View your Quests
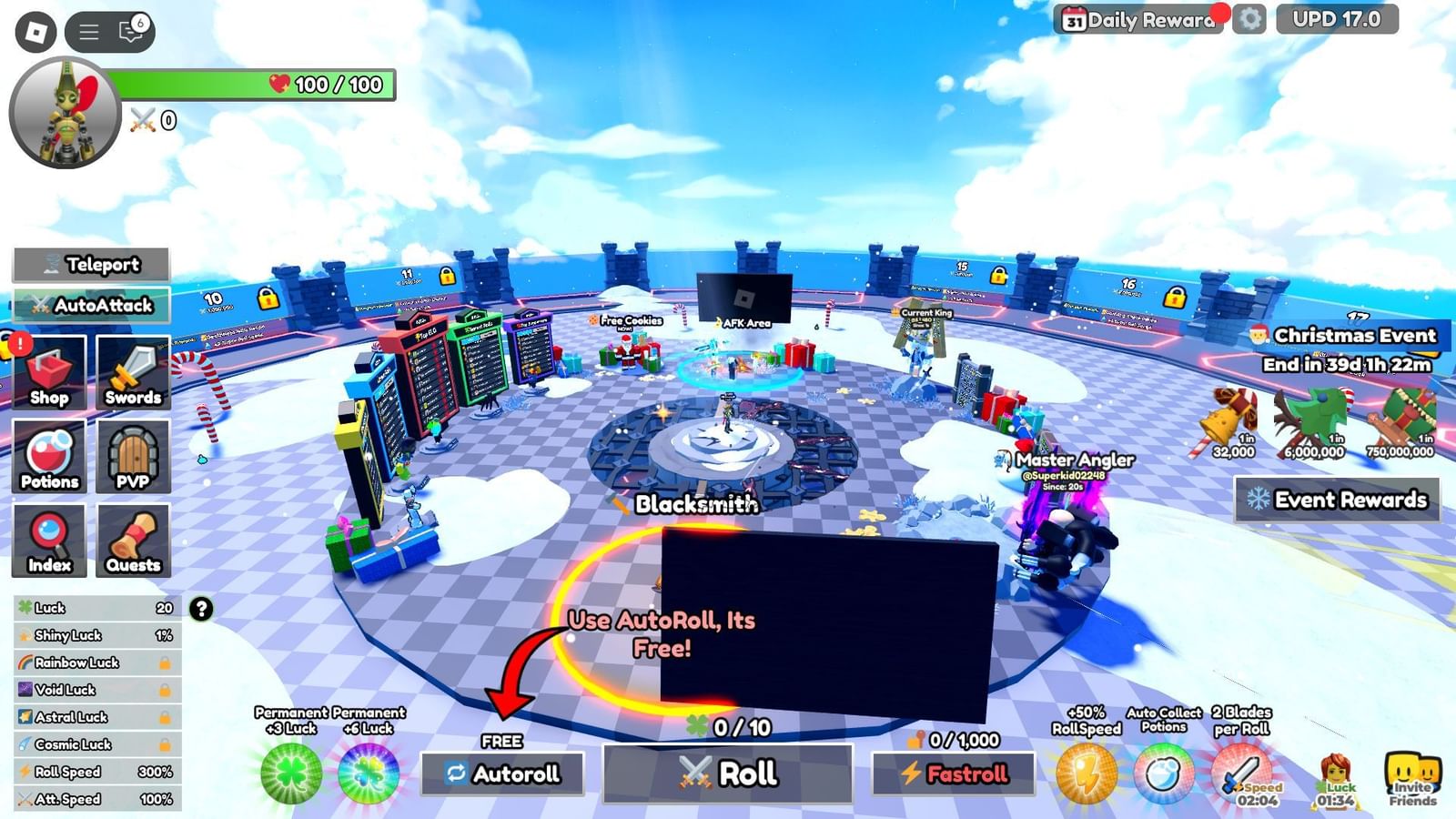 [133, 540]
